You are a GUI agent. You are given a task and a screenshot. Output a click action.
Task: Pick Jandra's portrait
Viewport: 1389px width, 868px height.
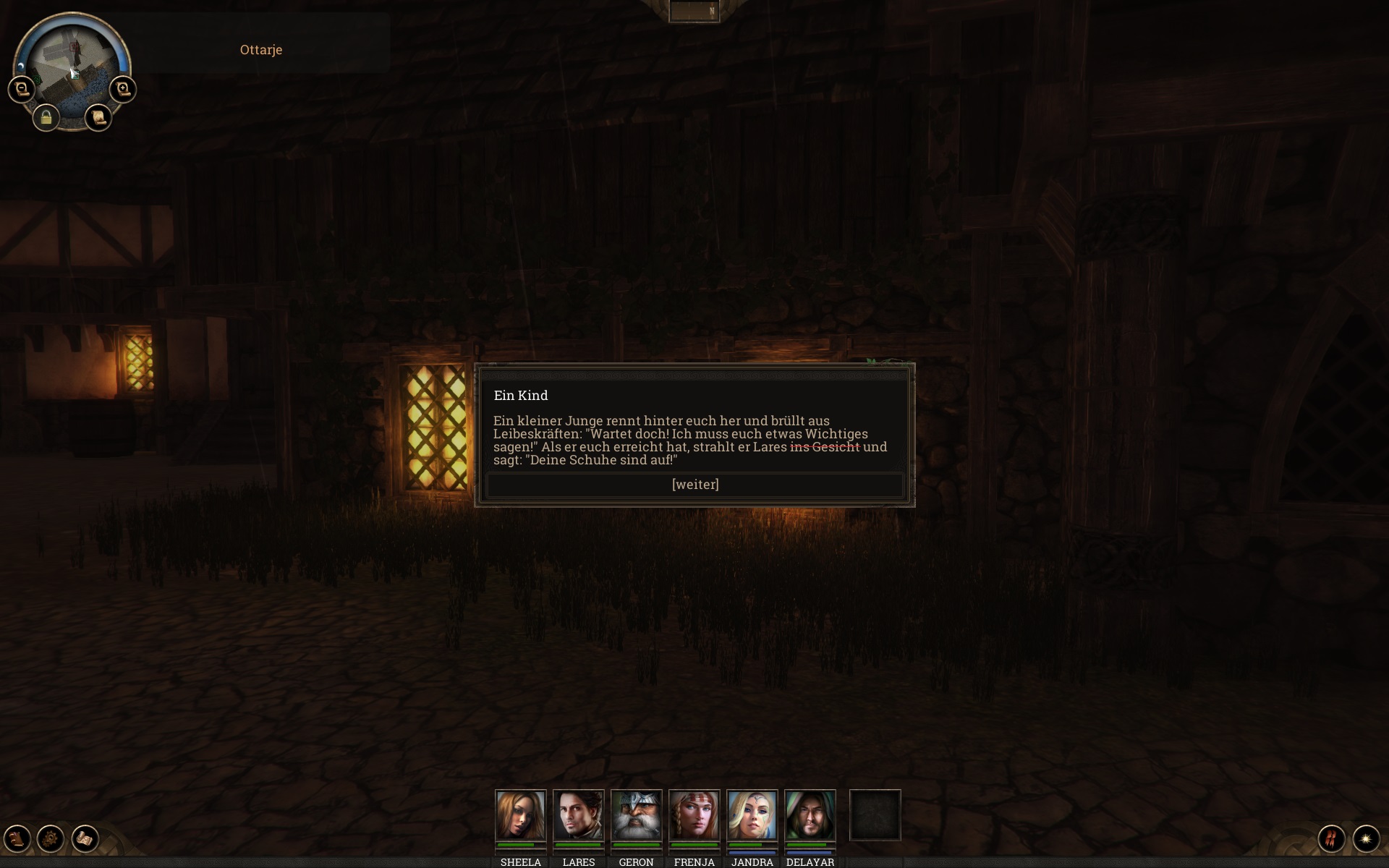pyautogui.click(x=752, y=815)
